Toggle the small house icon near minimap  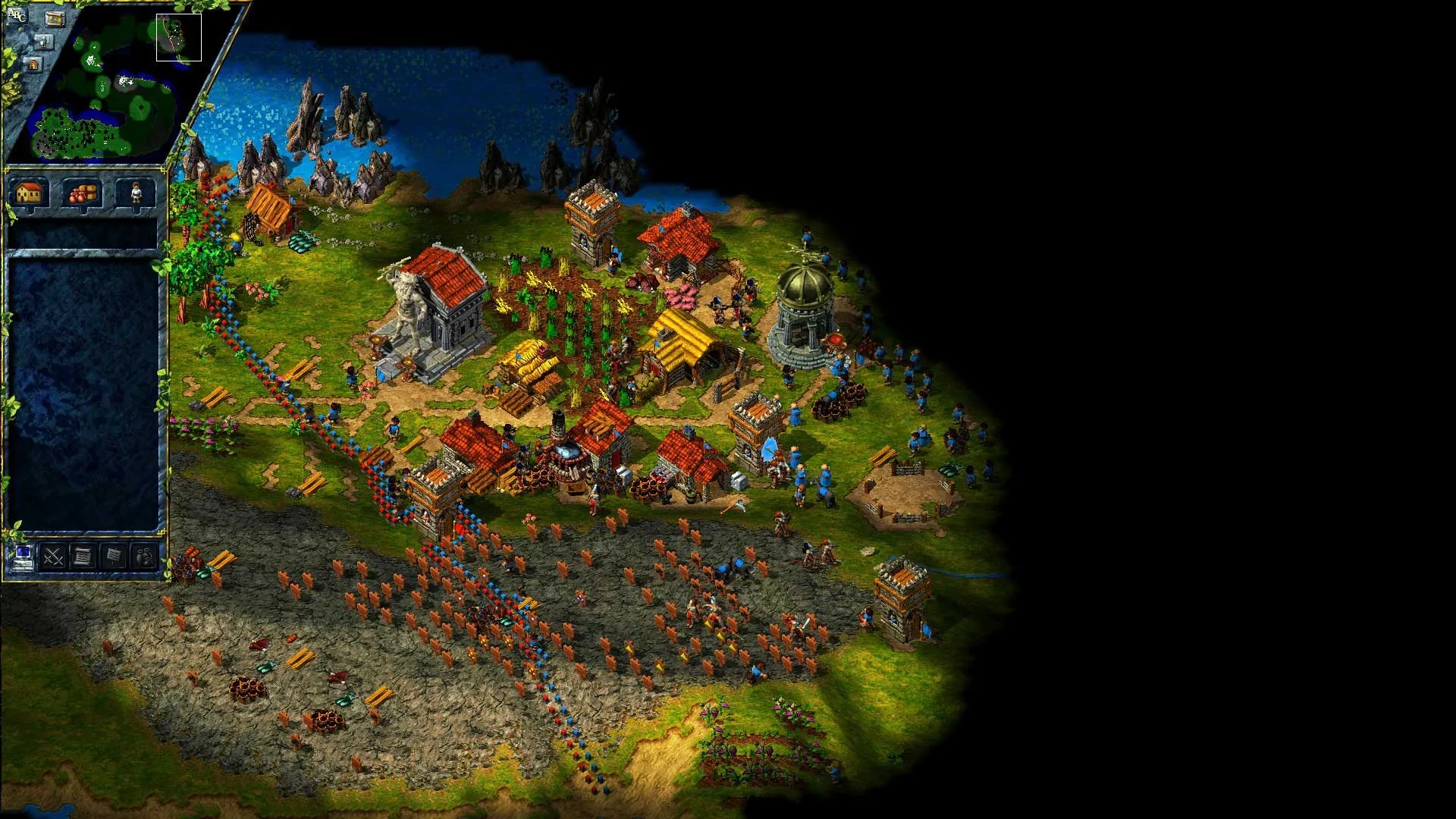point(33,66)
